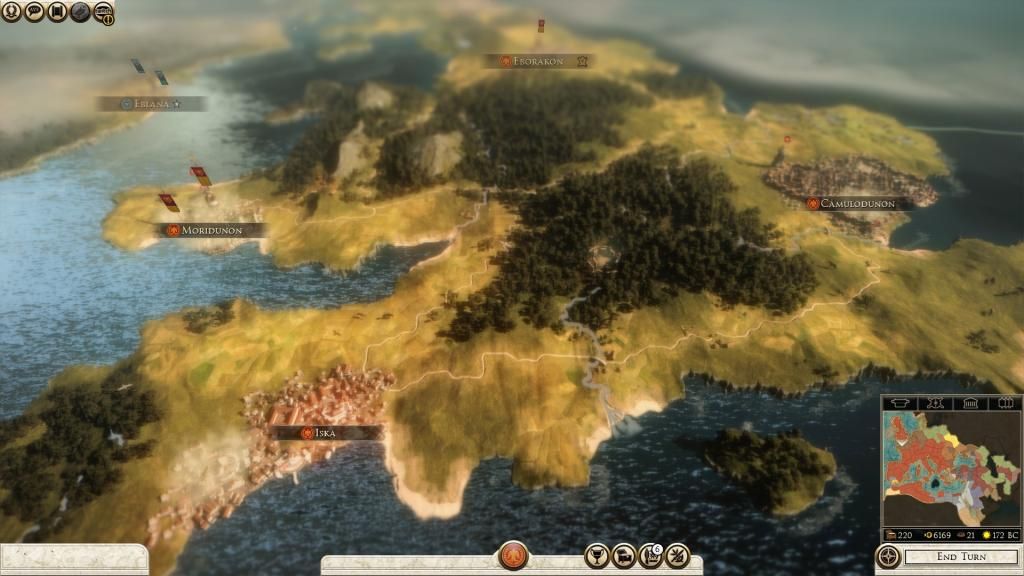The image size is (1024, 576).
Task: Switch minimap to the shields tab
Action: pyautogui.click(x=1003, y=402)
